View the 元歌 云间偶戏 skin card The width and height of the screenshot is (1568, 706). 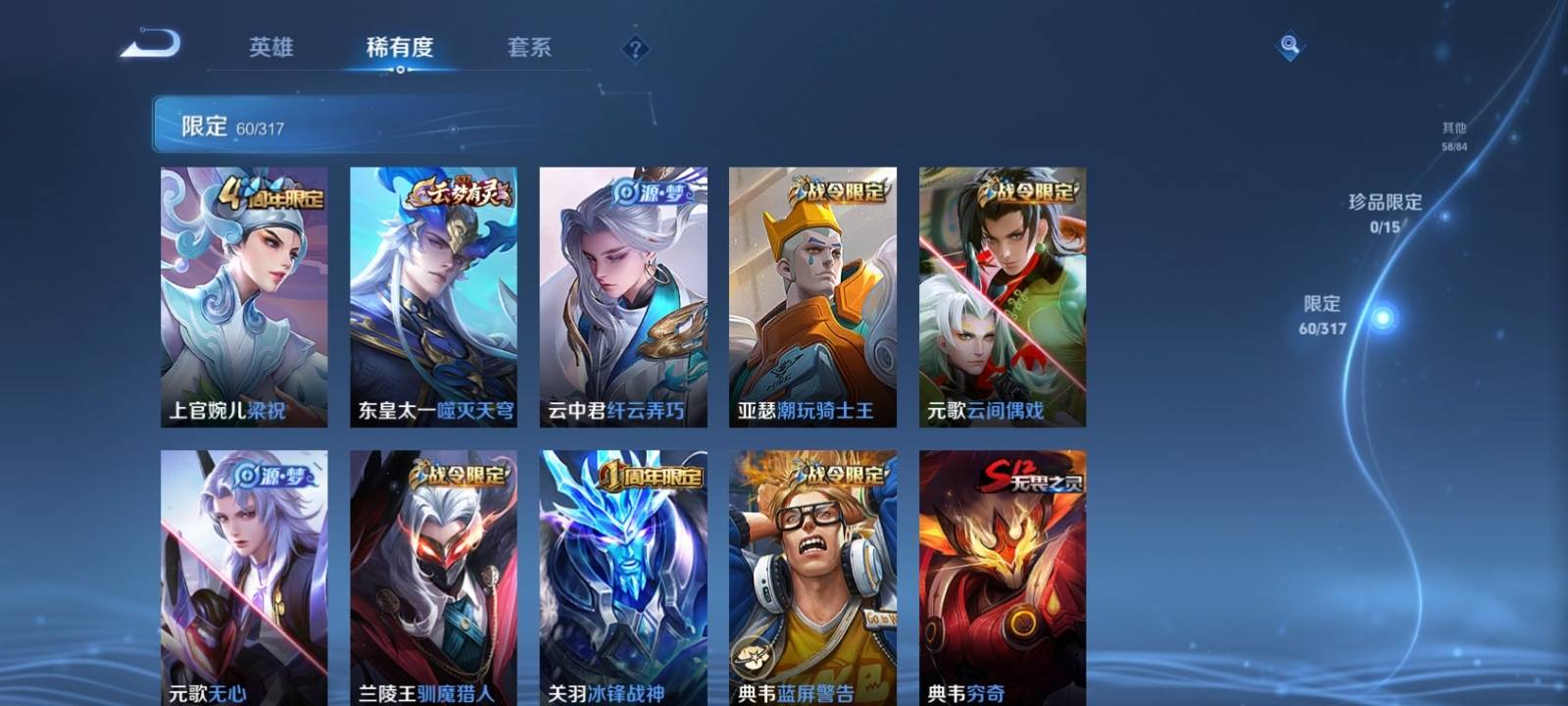tap(1002, 296)
